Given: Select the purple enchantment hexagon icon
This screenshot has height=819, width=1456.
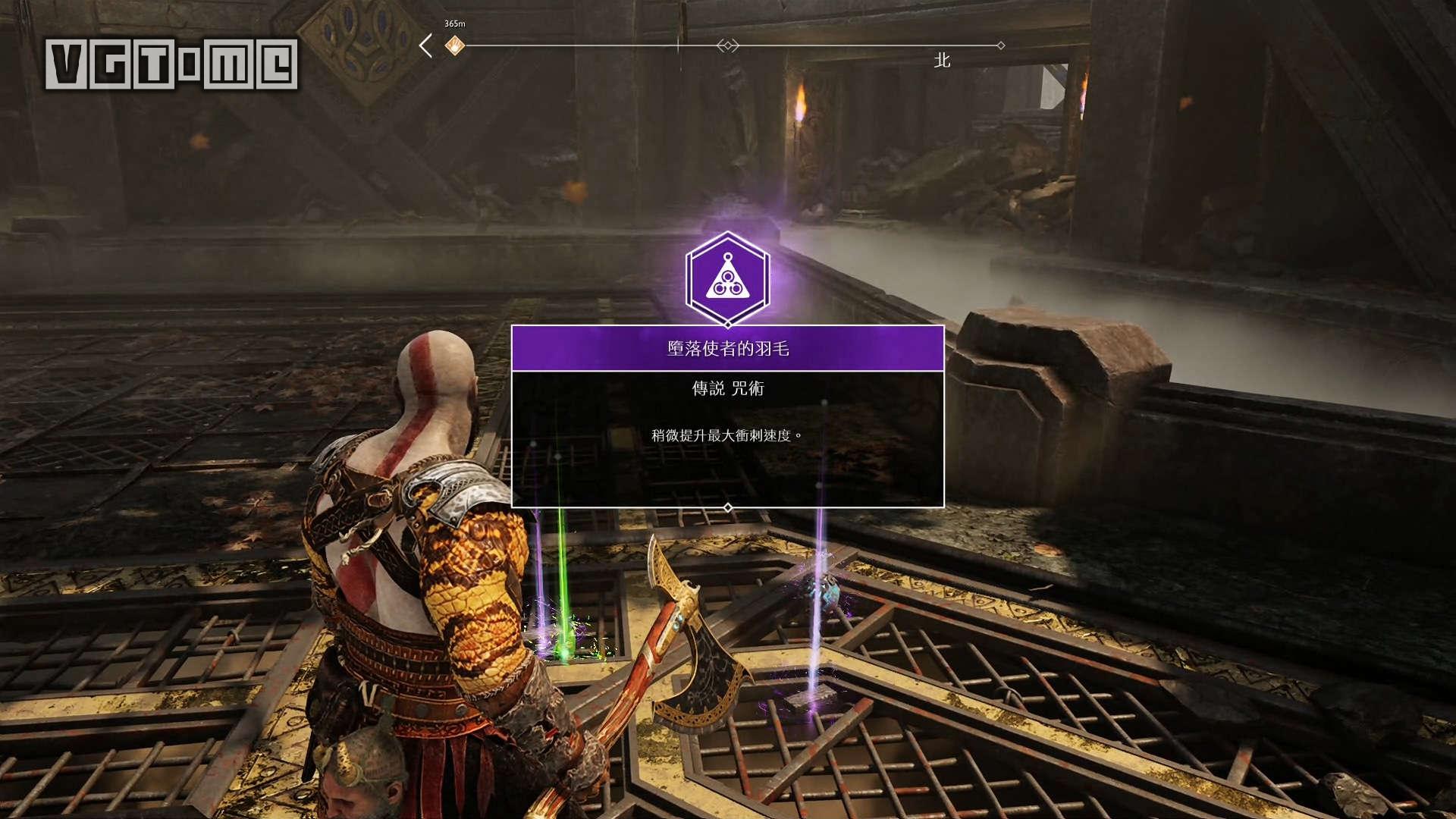Looking at the screenshot, I should coord(727,279).
